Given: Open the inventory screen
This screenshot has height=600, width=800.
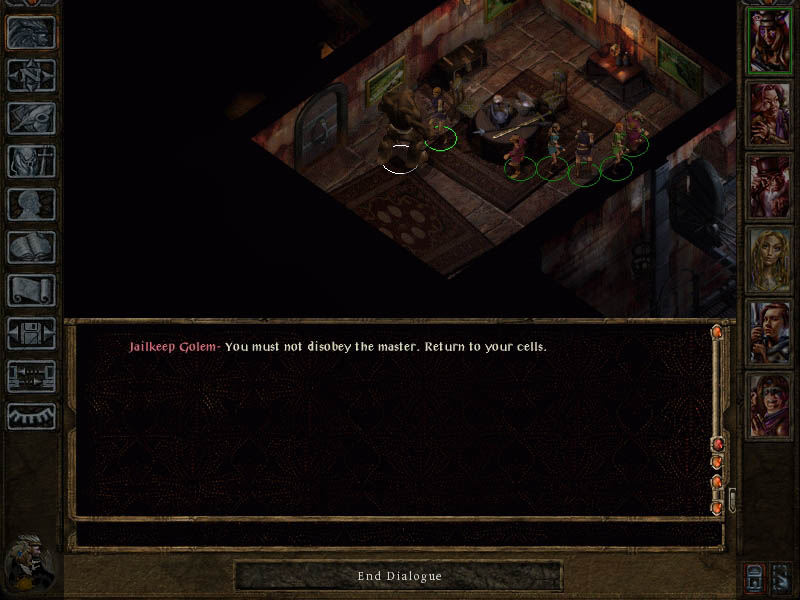Looking at the screenshot, I should (31, 162).
